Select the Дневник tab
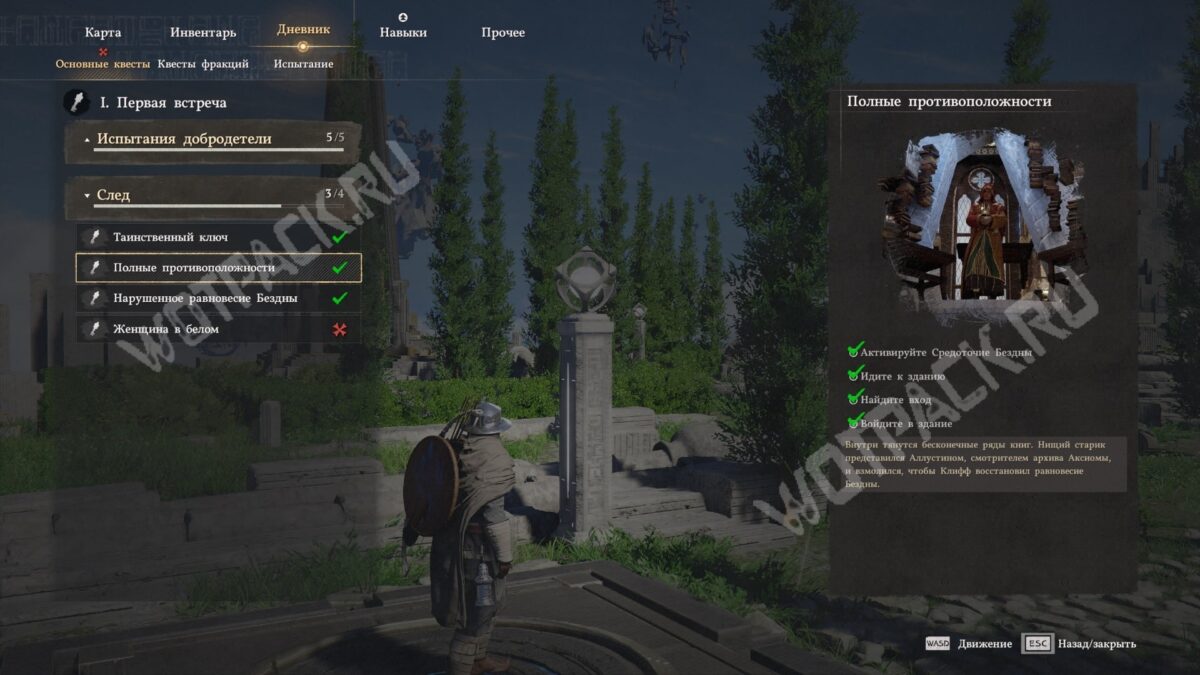 coord(303,30)
